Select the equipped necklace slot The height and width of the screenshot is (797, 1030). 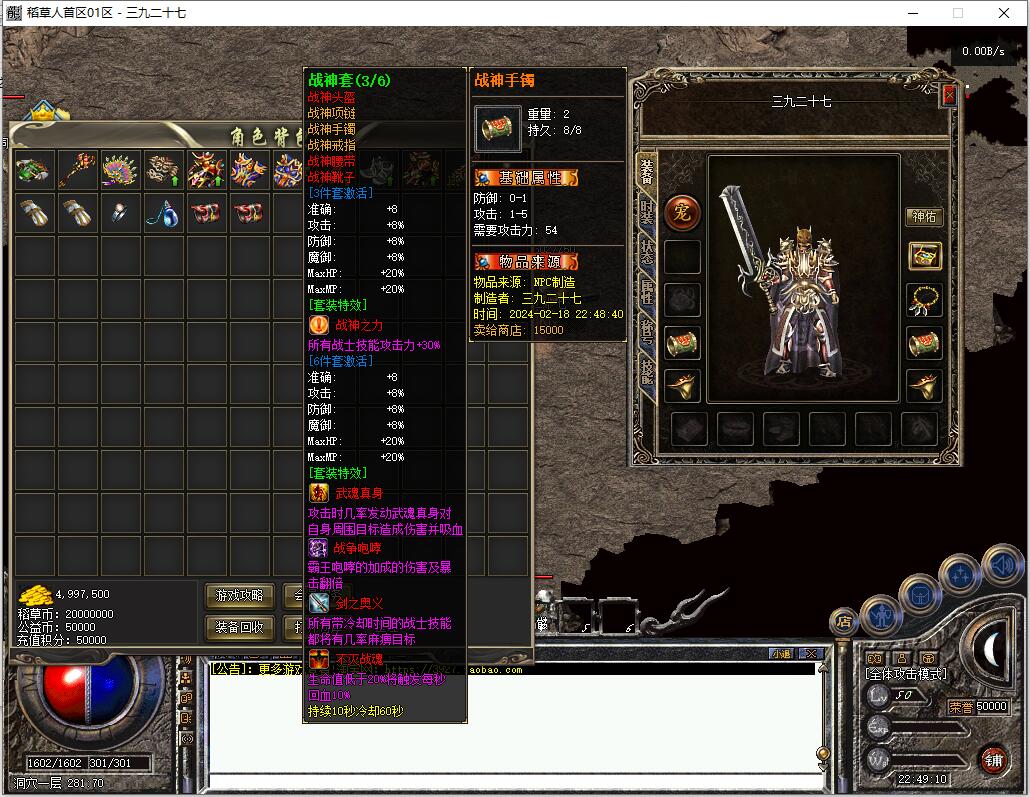924,299
